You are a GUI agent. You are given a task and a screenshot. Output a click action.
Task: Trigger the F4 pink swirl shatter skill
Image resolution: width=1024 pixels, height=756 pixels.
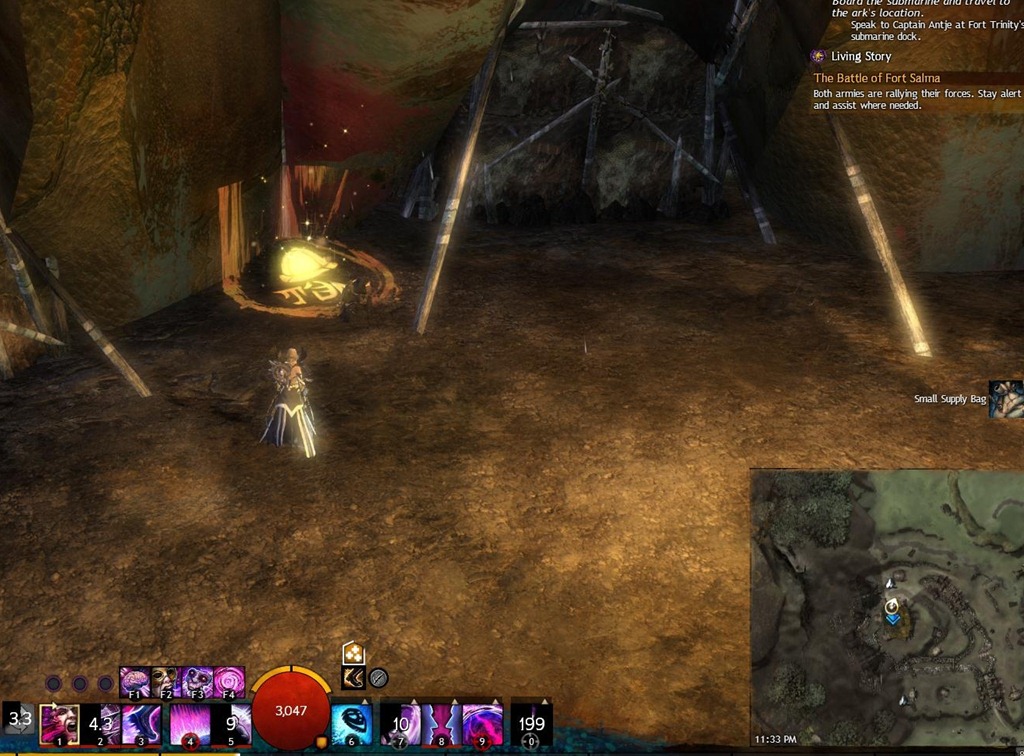coord(228,682)
